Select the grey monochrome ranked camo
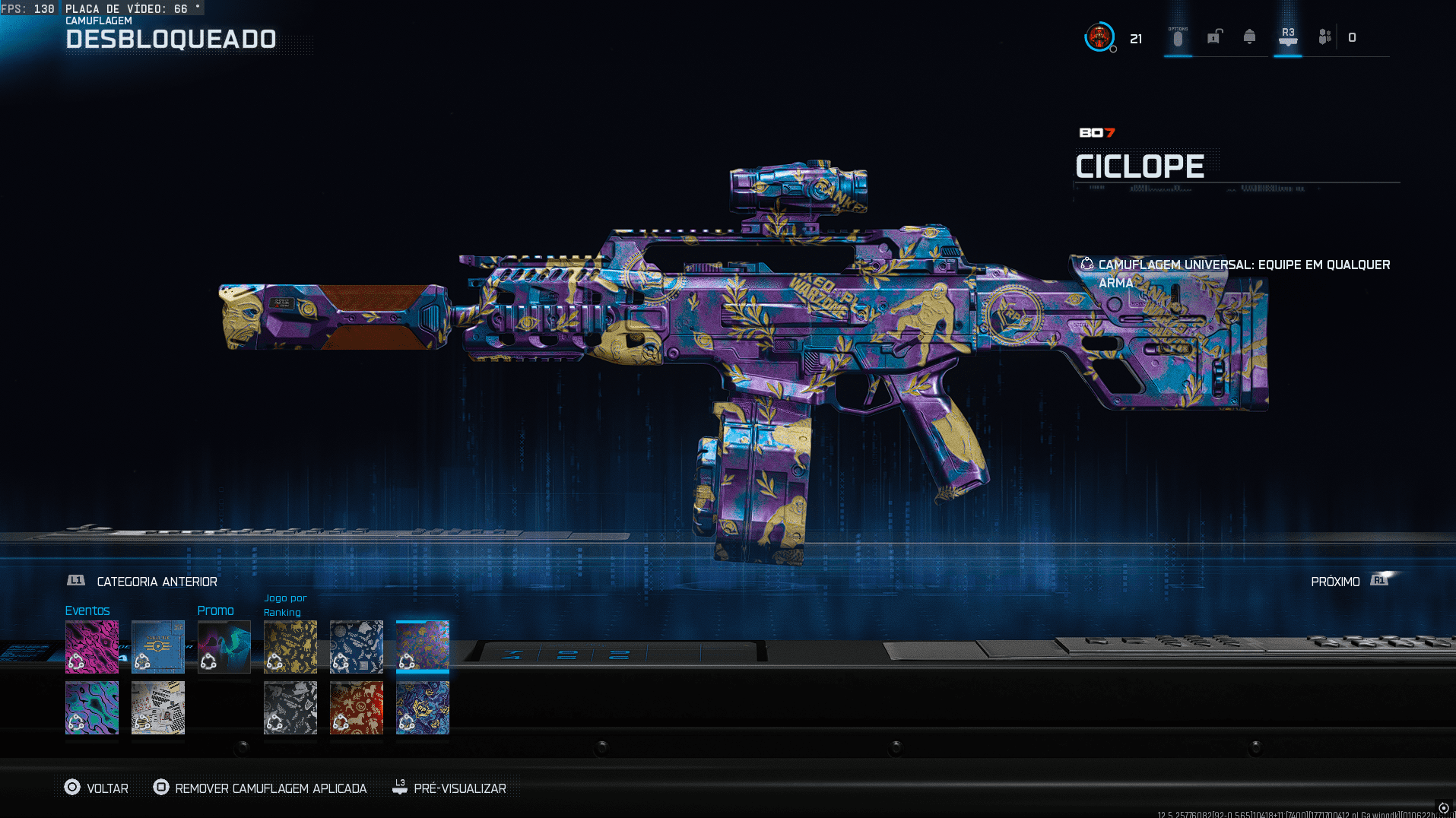This screenshot has height=818, width=1456. click(290, 708)
